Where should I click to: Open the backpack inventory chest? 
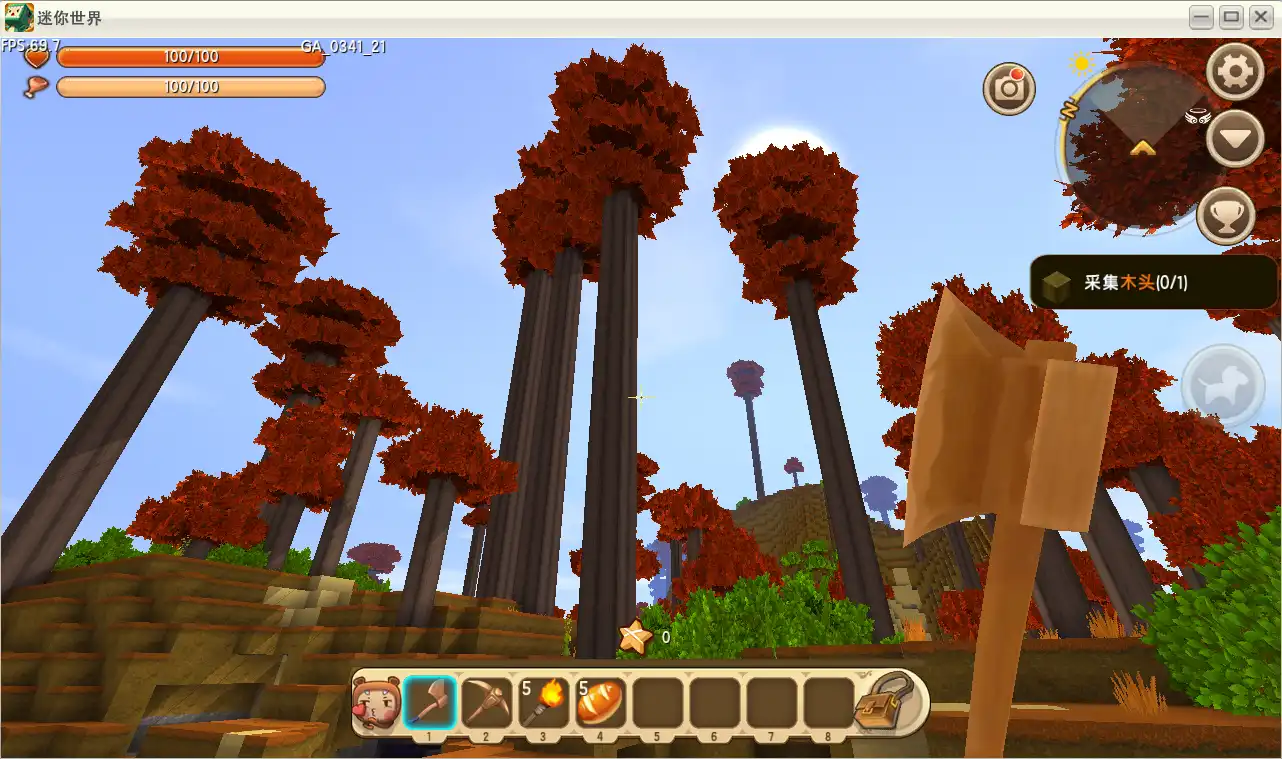pos(885,703)
